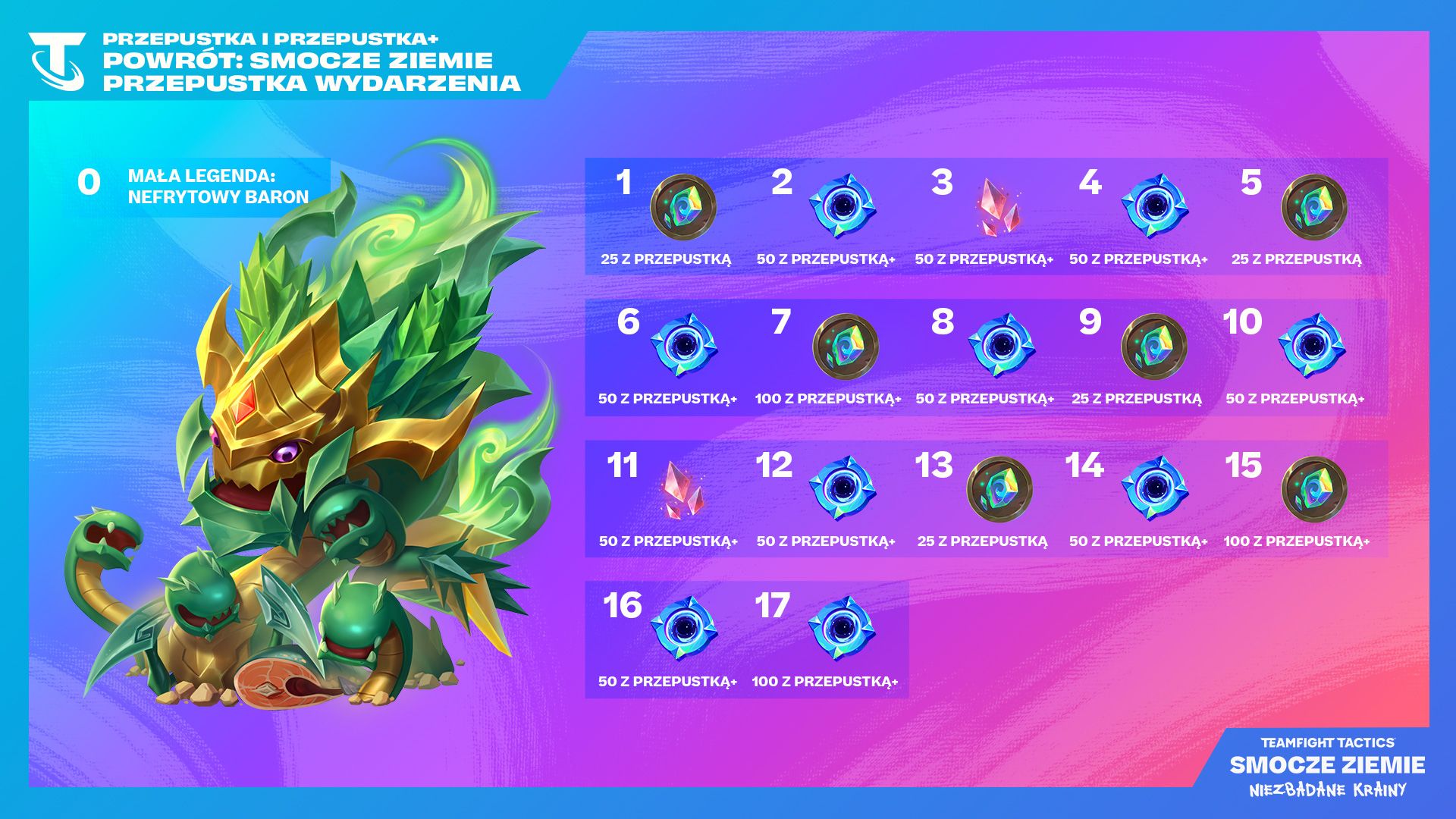Select the tier 11 pink crystal shards
1456x819 pixels.
[683, 489]
